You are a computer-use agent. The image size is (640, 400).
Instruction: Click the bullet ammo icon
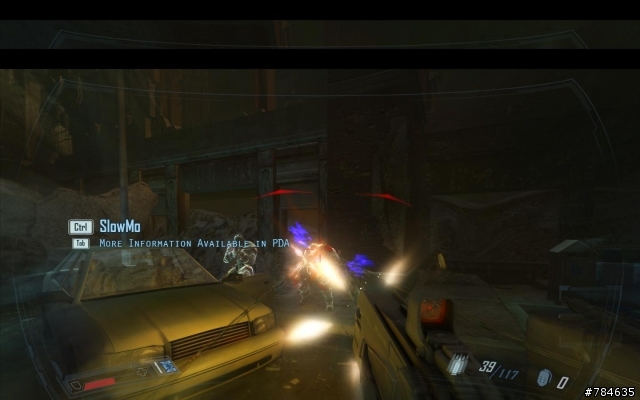(x=459, y=366)
